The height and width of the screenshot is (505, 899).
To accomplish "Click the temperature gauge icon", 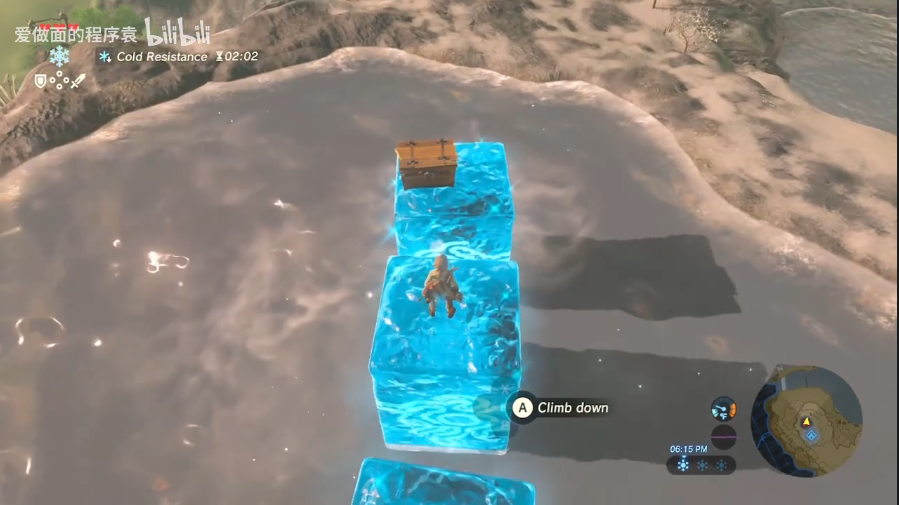I will [x=723, y=408].
